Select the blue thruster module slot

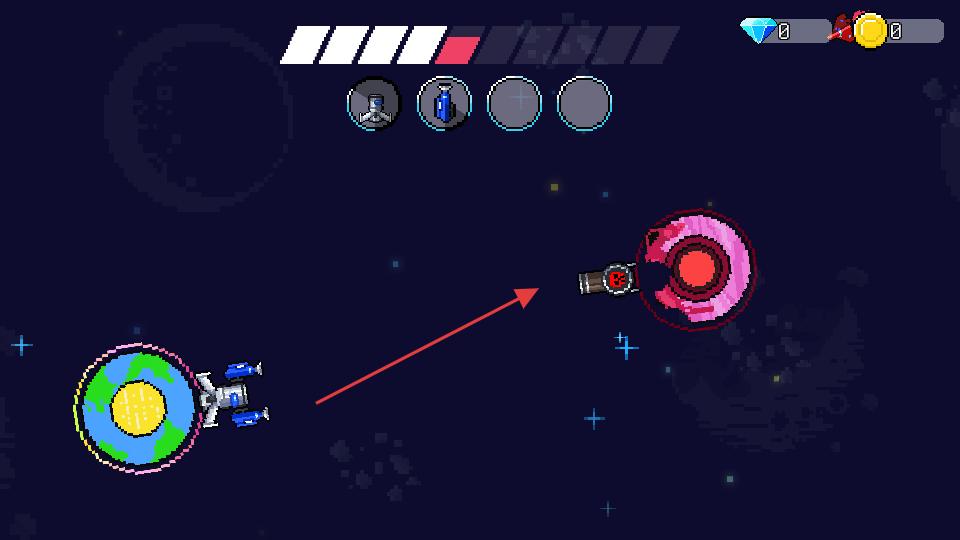pos(444,103)
